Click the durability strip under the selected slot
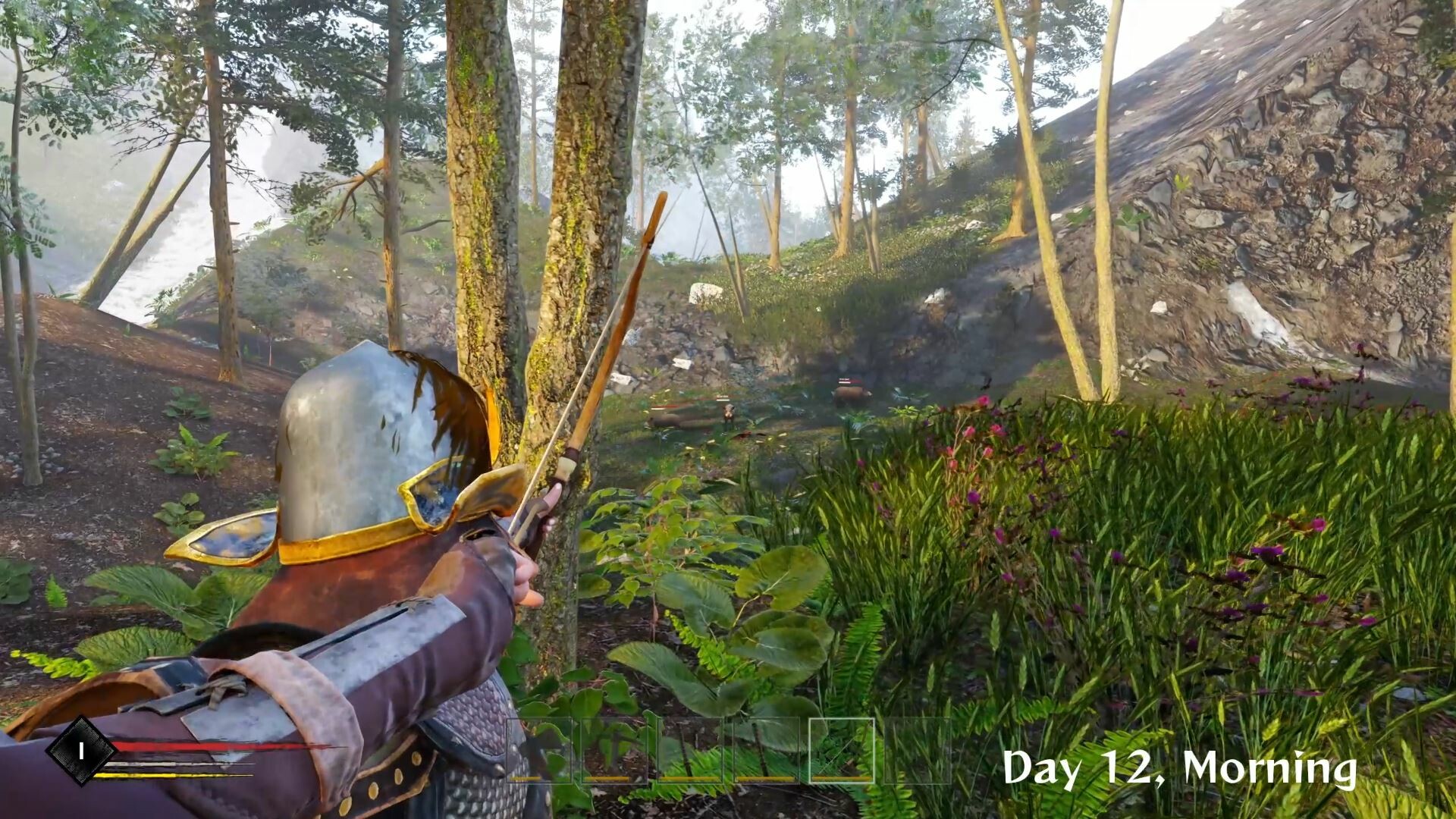The width and height of the screenshot is (1456, 819). point(840,779)
